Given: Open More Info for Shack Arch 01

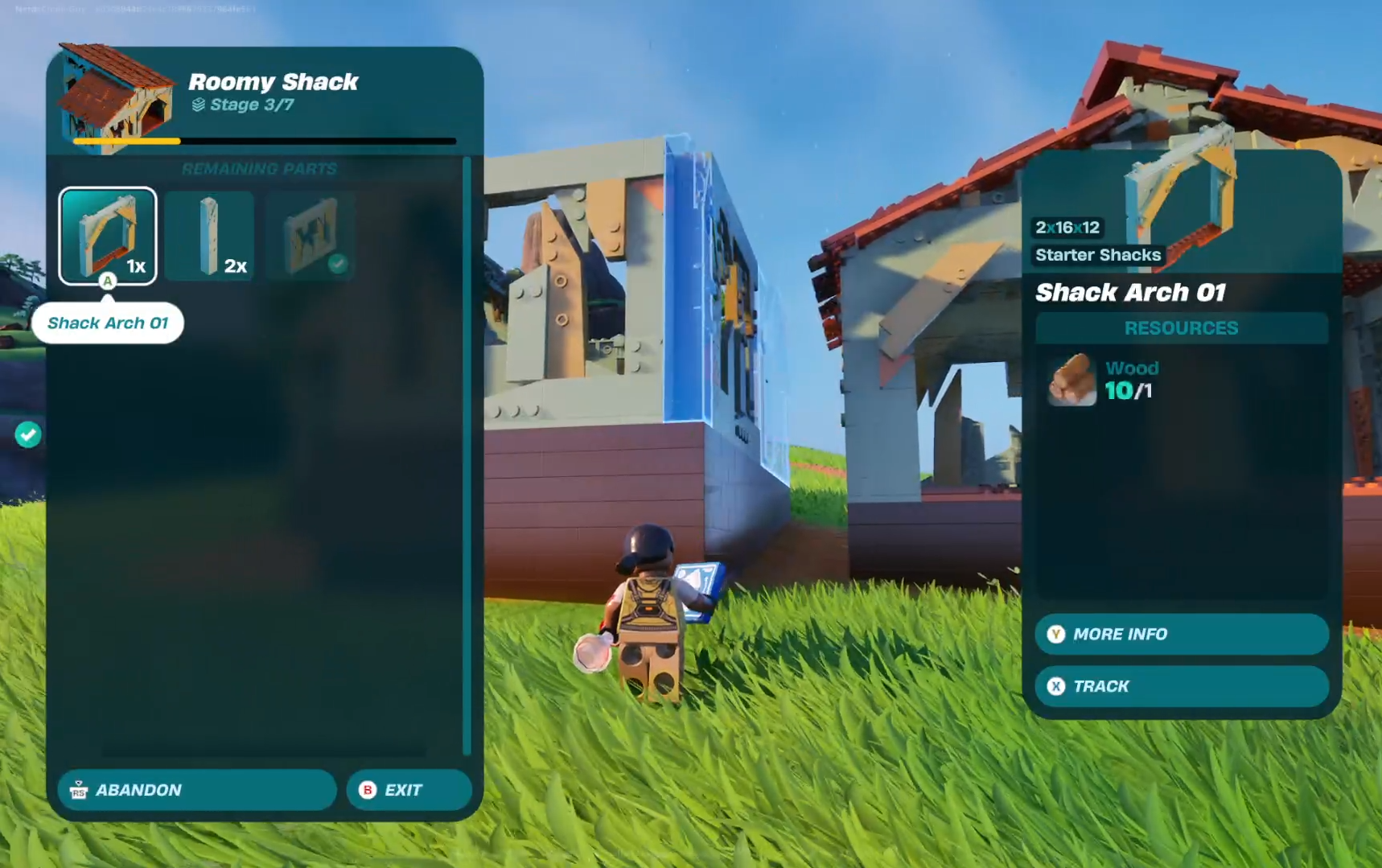Looking at the screenshot, I should (1180, 634).
